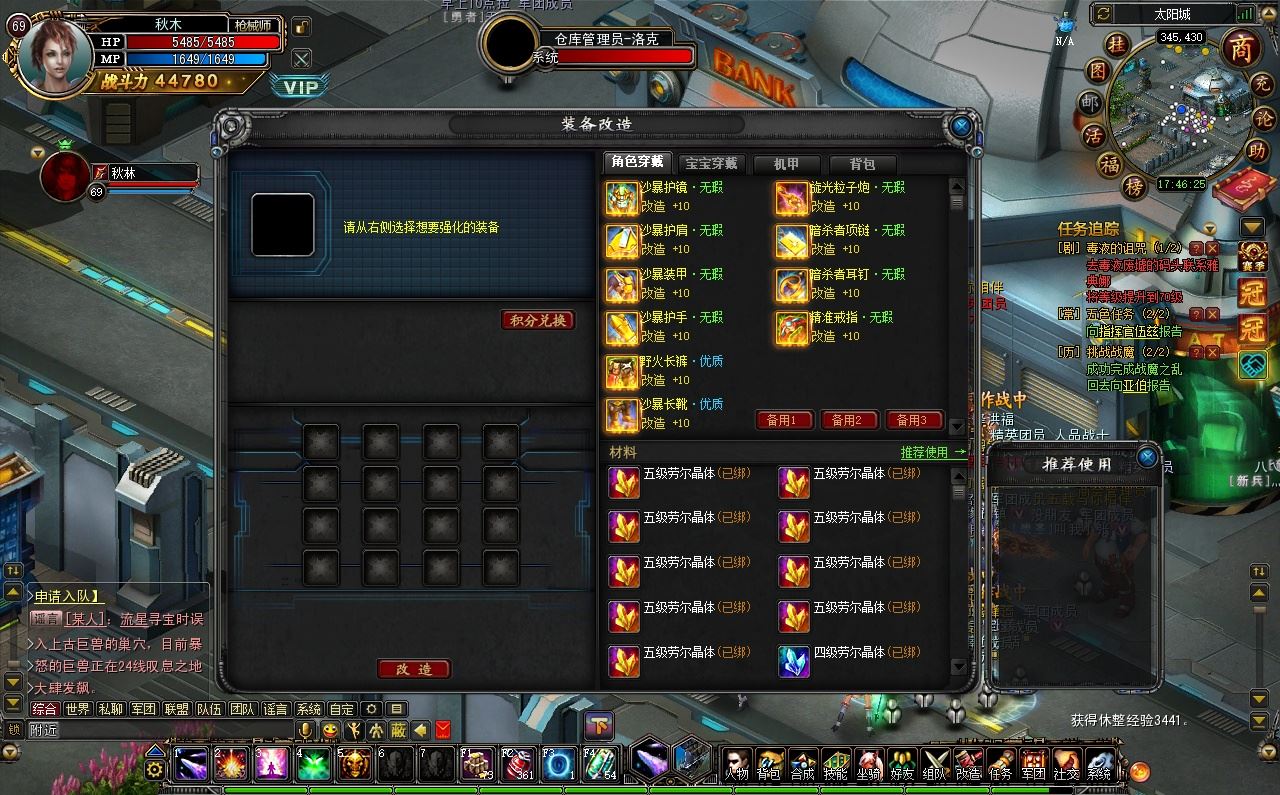1280x795 pixels.
Task: Open the 技能 skills menu icon
Action: [835, 766]
